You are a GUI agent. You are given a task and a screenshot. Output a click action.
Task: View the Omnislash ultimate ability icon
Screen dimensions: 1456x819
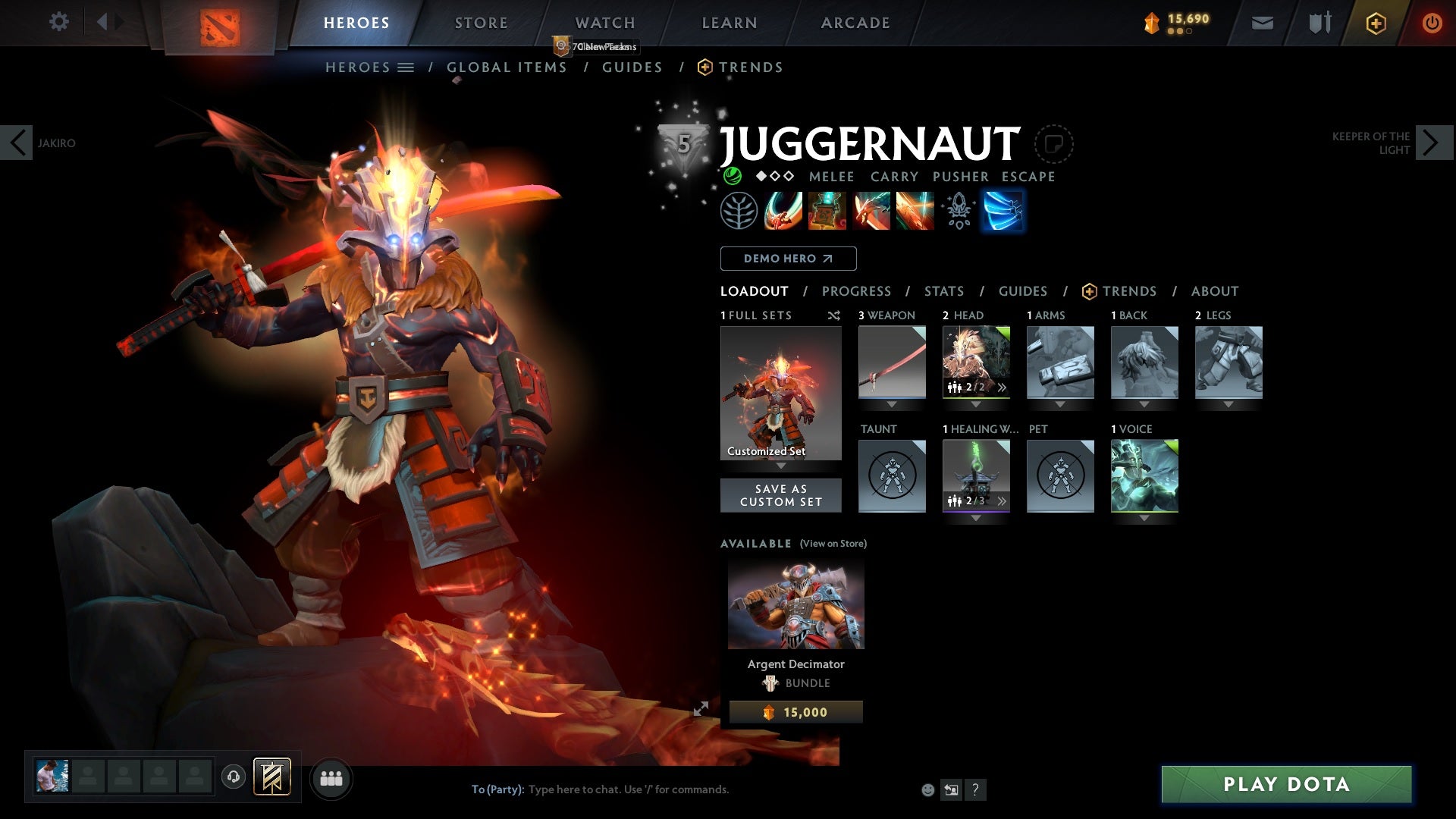point(1003,211)
